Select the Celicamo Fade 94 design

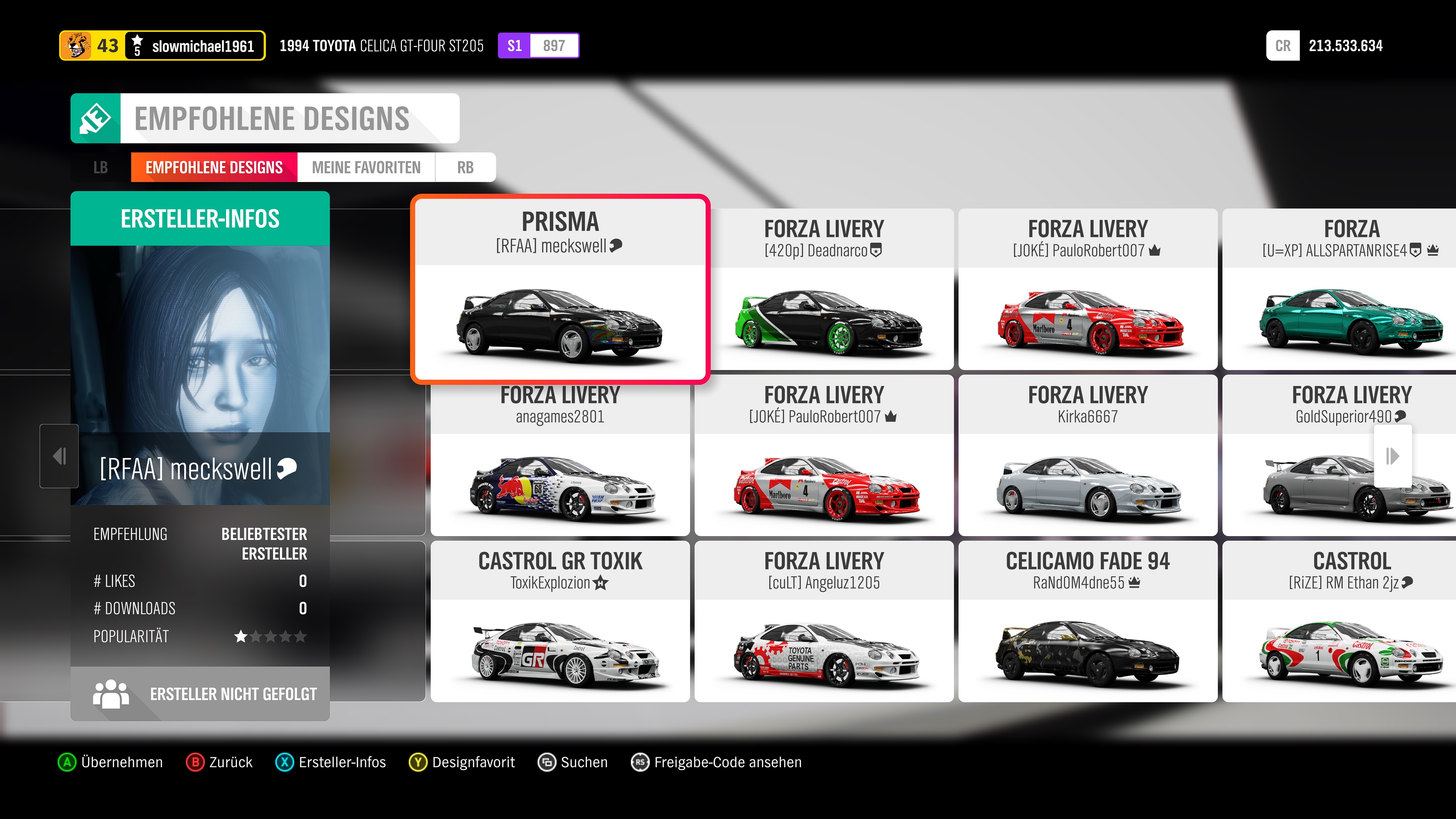tap(1087, 621)
